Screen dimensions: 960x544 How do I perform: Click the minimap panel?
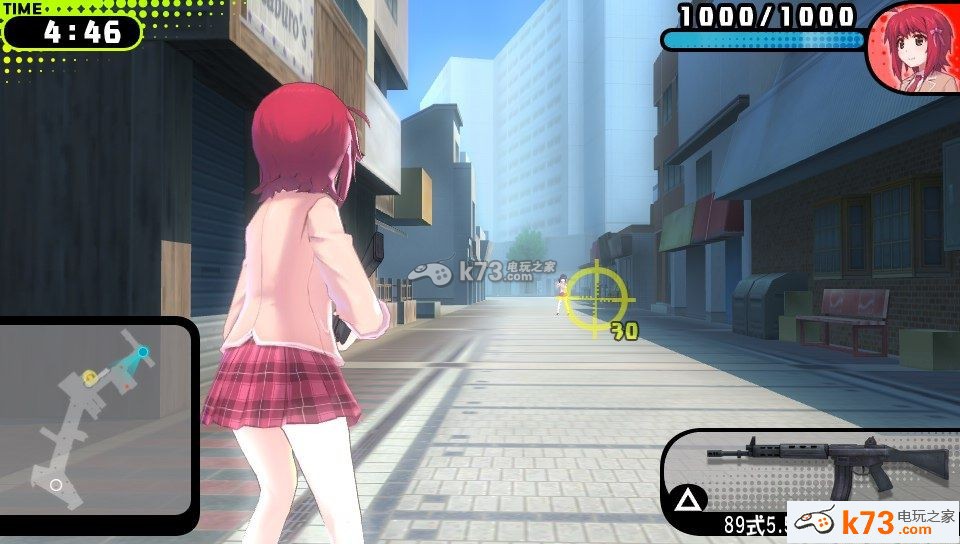point(97,418)
